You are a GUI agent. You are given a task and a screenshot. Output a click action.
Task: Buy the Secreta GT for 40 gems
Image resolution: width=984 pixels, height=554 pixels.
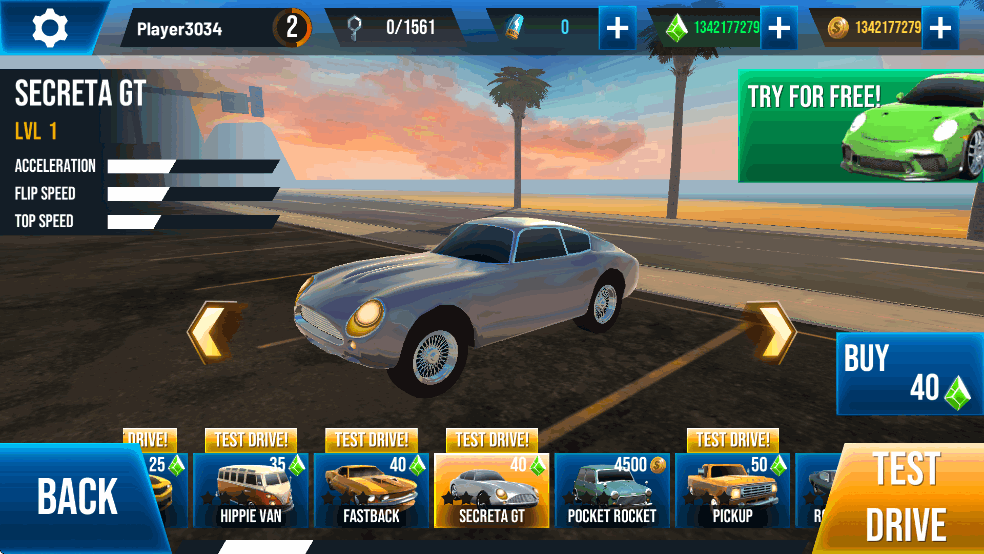[908, 374]
